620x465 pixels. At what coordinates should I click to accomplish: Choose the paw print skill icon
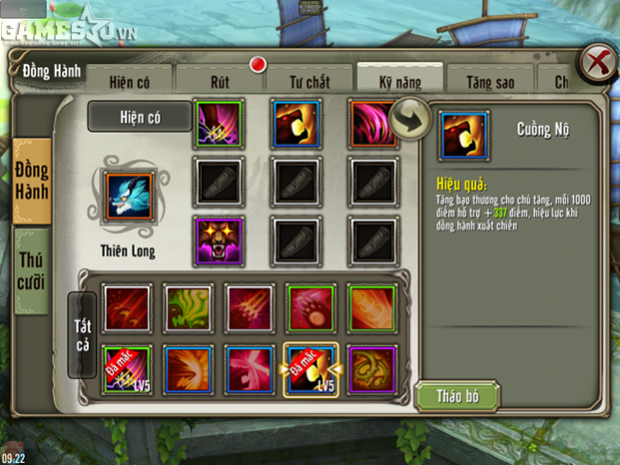(310, 308)
